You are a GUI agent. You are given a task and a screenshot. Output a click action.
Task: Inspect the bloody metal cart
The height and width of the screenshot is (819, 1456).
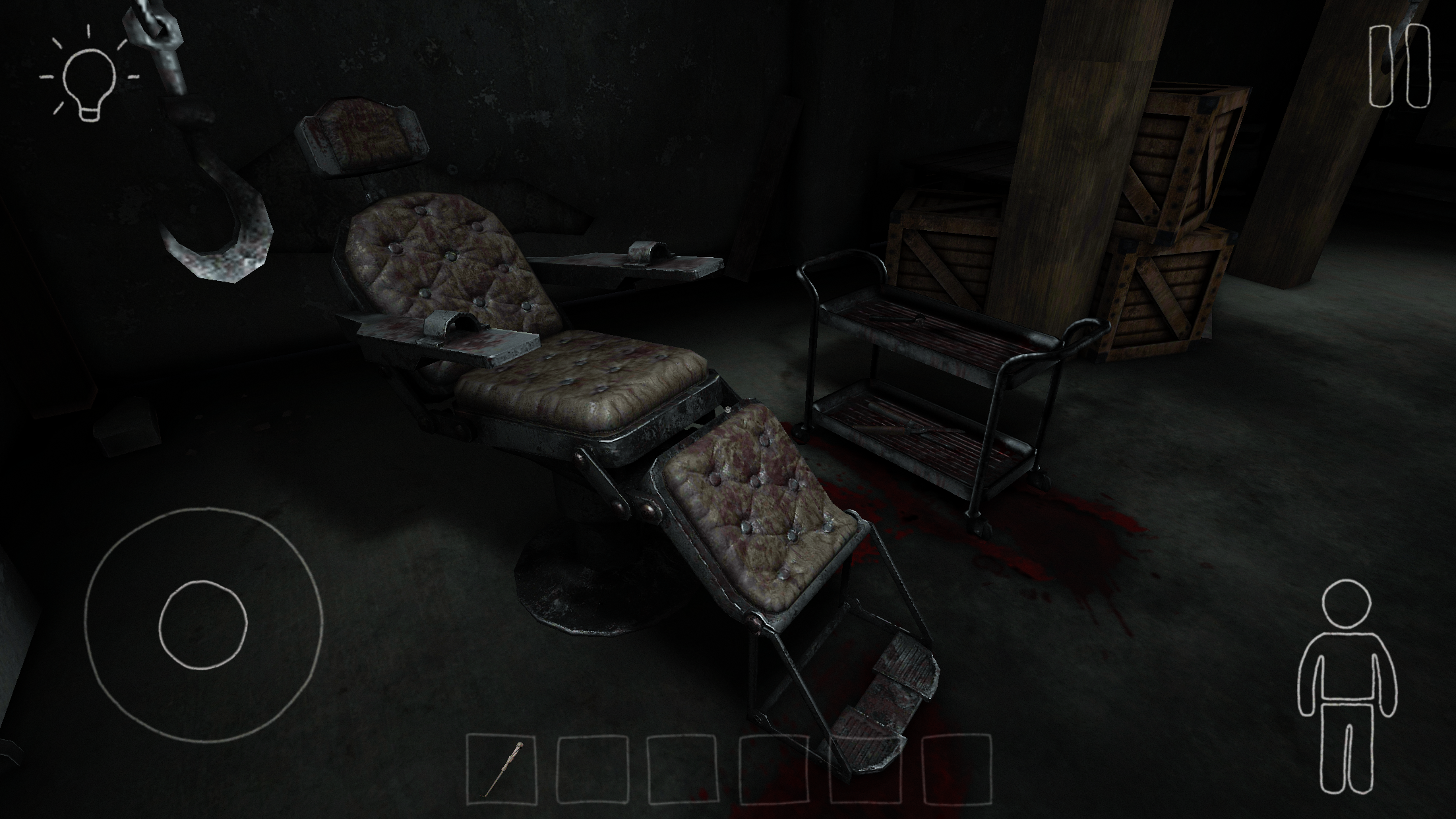click(x=936, y=382)
